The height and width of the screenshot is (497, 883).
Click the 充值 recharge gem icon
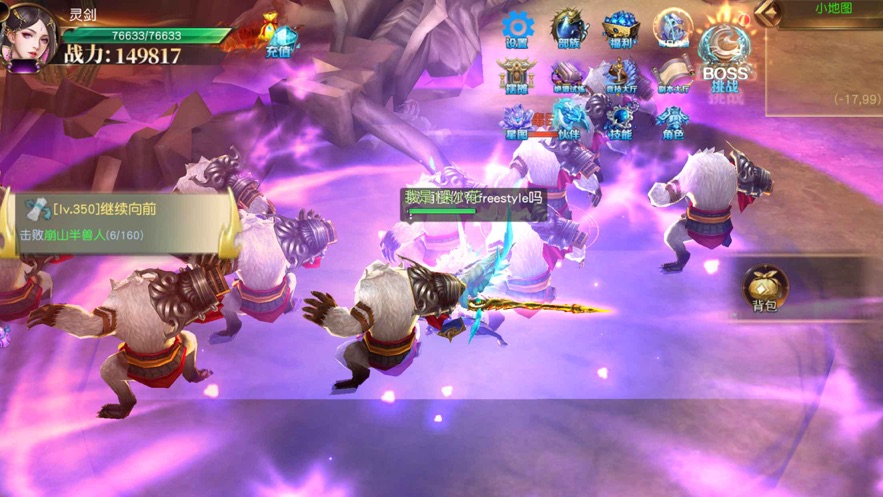[279, 38]
